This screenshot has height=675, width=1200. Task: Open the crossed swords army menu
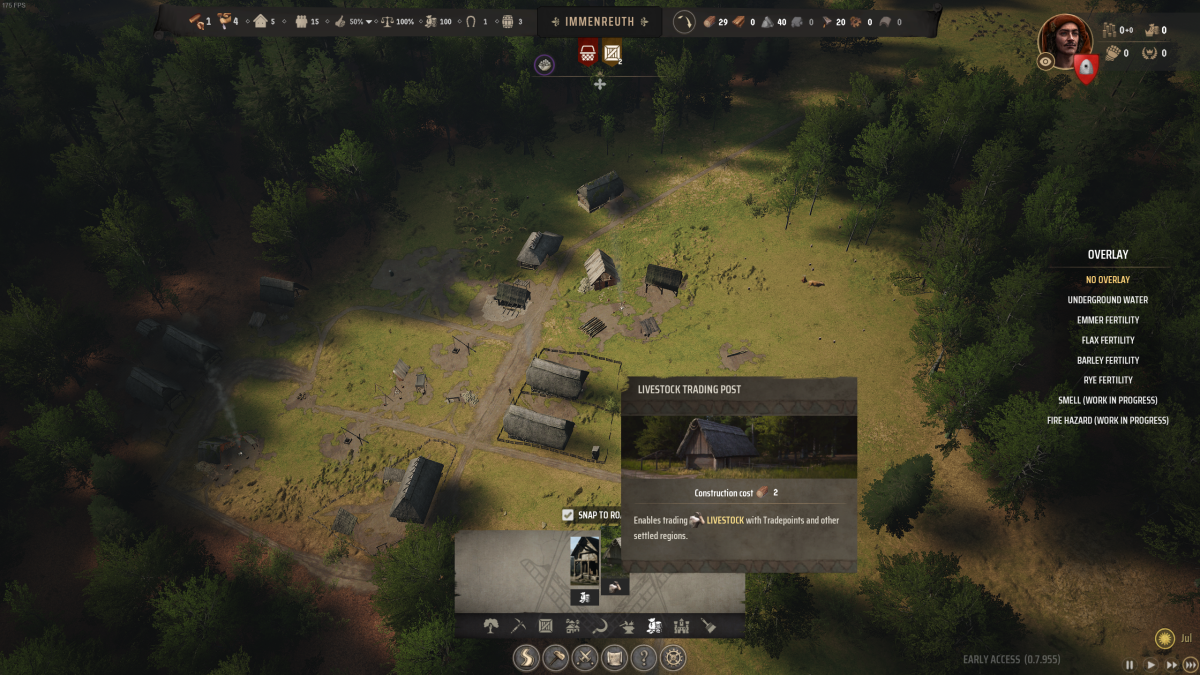585,658
